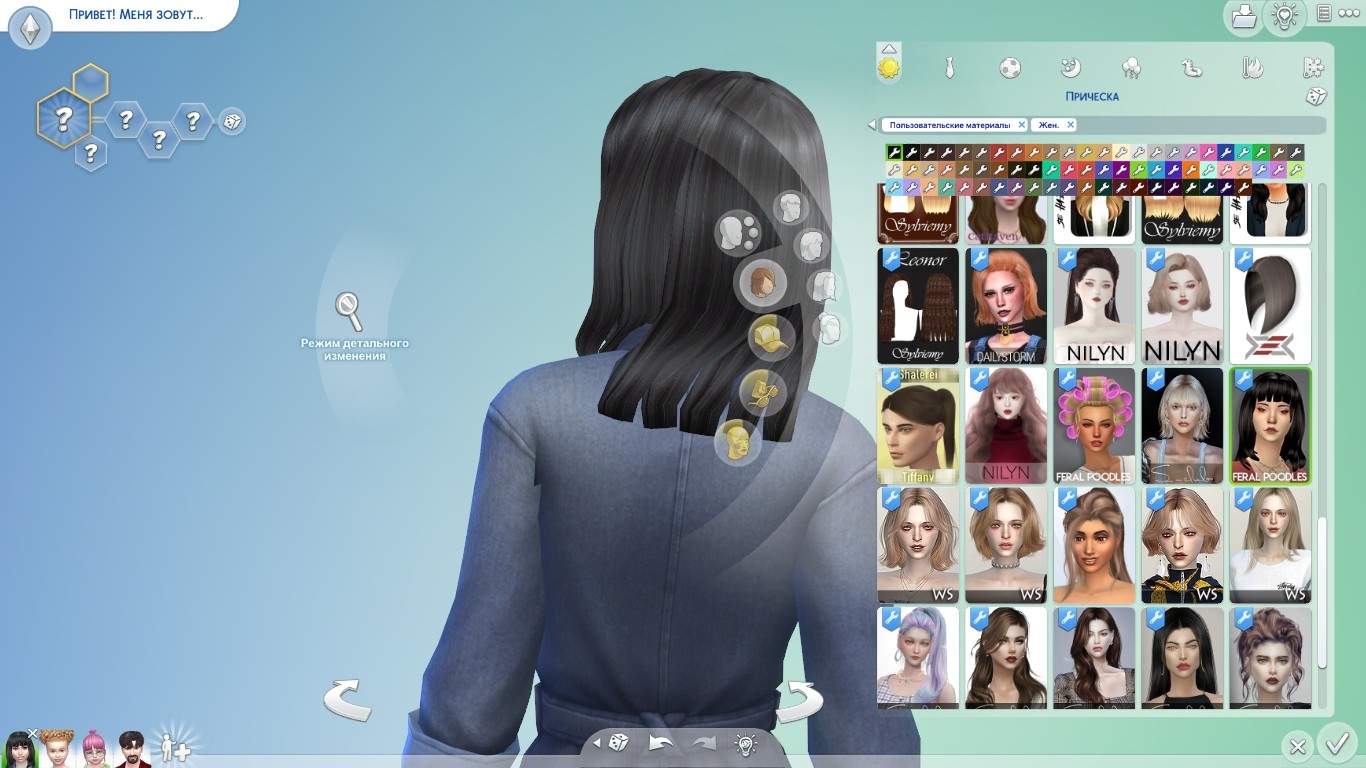1366x768 pixels.
Task: Remove the Жен. filter tag
Action: (x=1070, y=125)
